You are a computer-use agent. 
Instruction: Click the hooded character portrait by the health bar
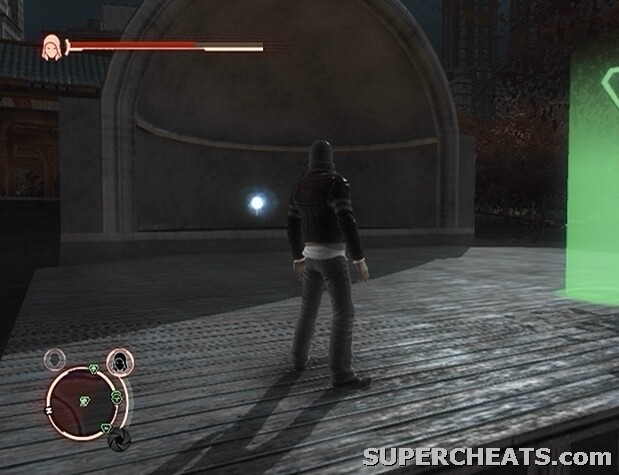pyautogui.click(x=51, y=46)
